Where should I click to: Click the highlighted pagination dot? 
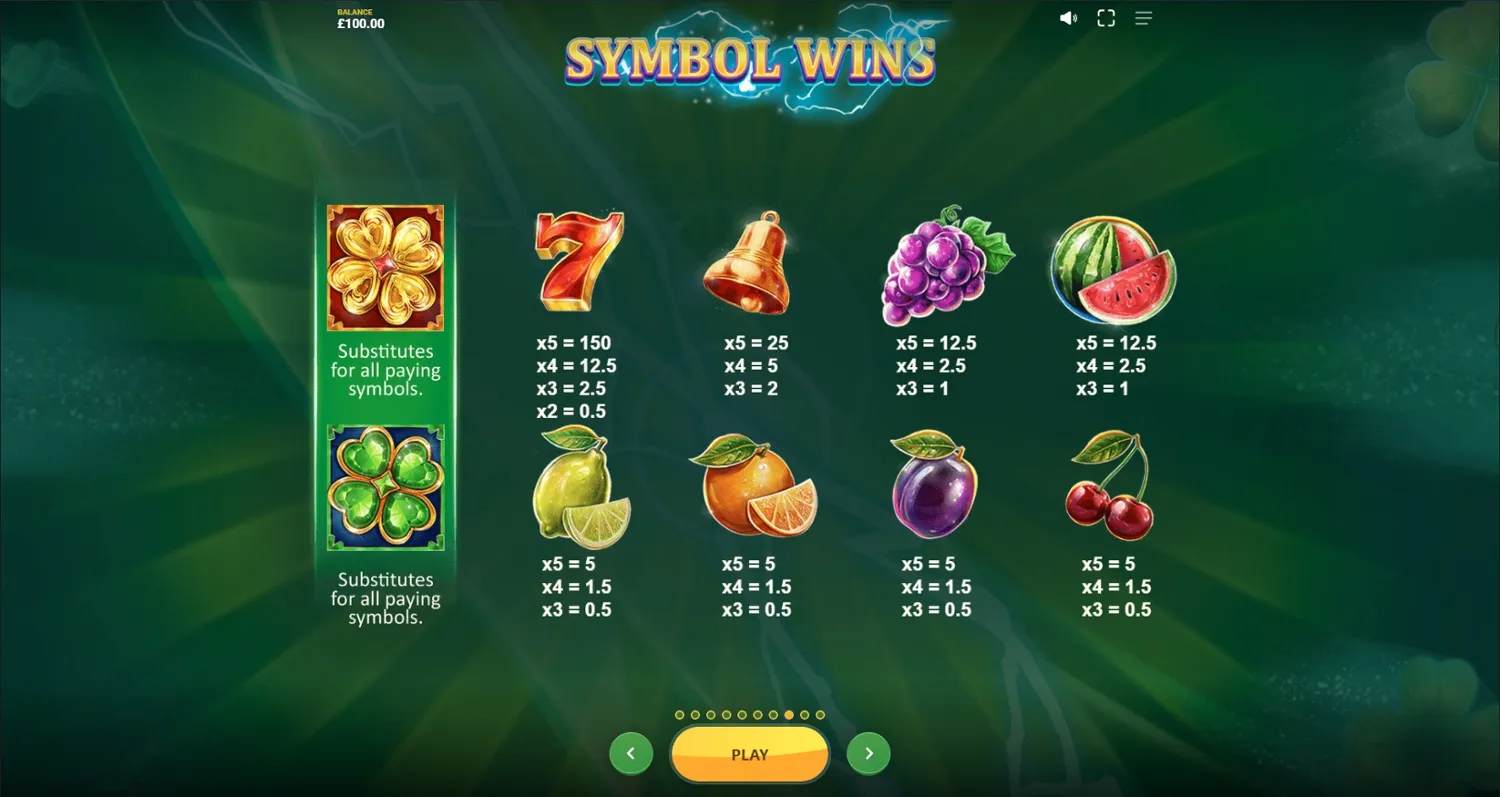(x=789, y=715)
